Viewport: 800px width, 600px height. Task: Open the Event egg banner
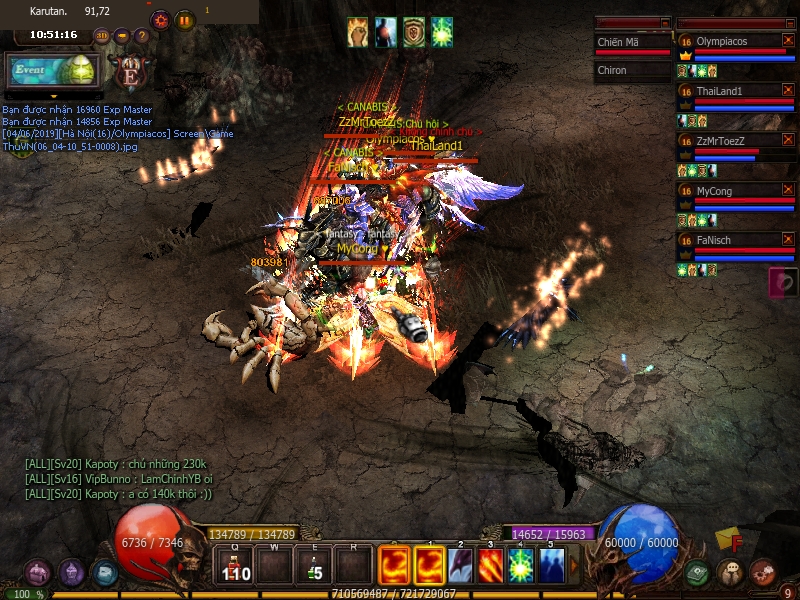click(x=52, y=70)
